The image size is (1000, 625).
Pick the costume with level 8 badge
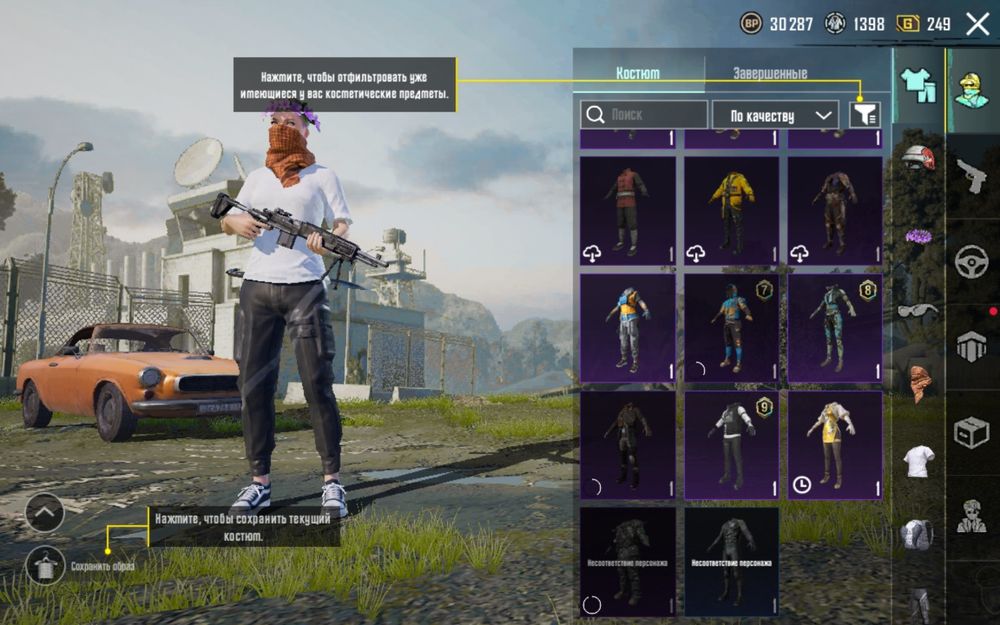point(835,328)
